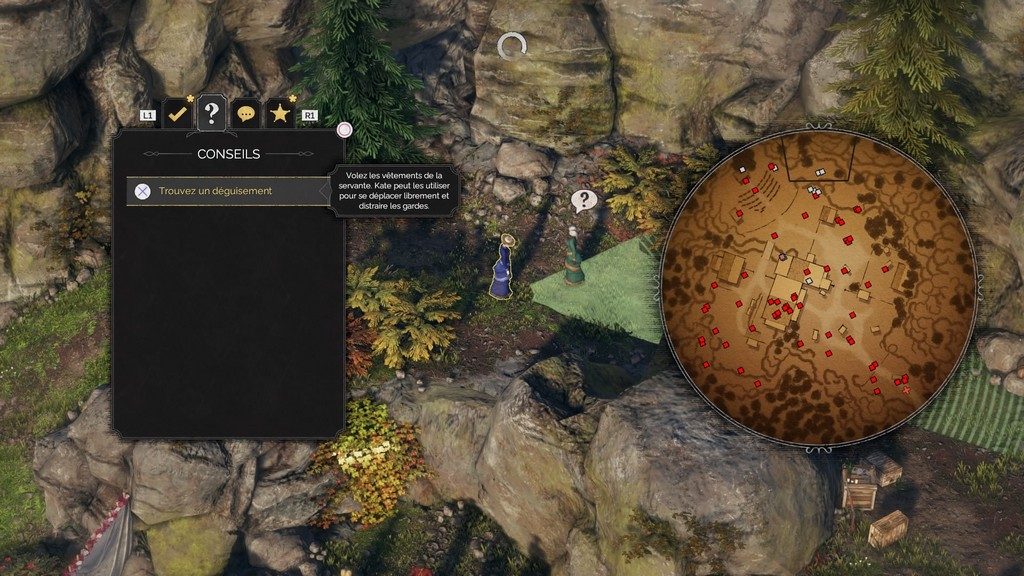Click the circular minimap
Screen dimensions: 1024x576
[x=818, y=288]
